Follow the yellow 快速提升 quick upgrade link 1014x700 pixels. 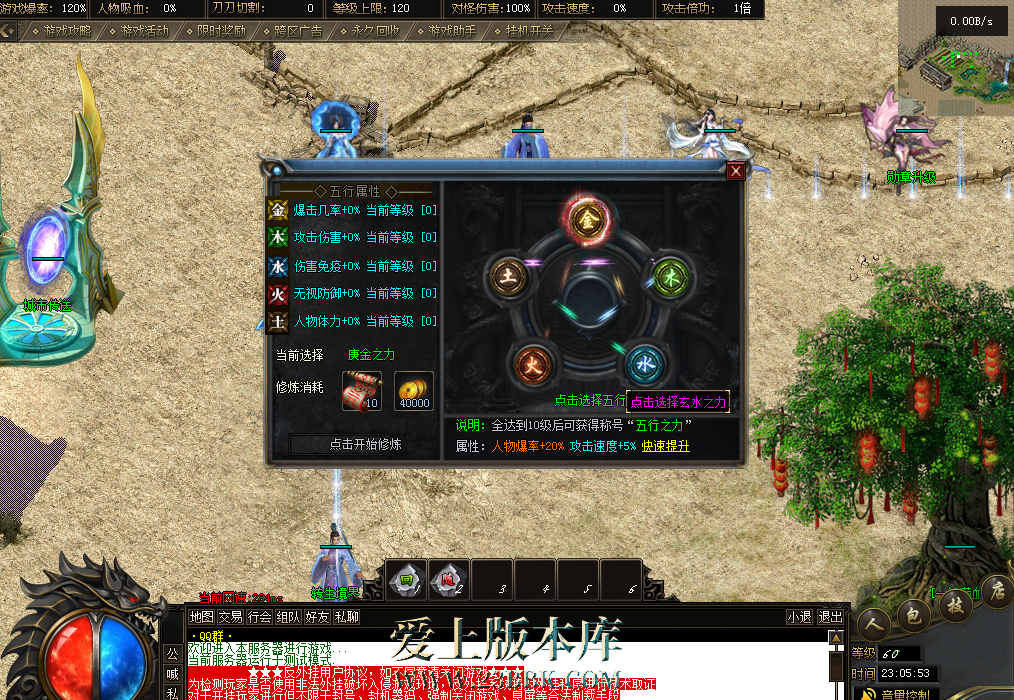[x=665, y=446]
